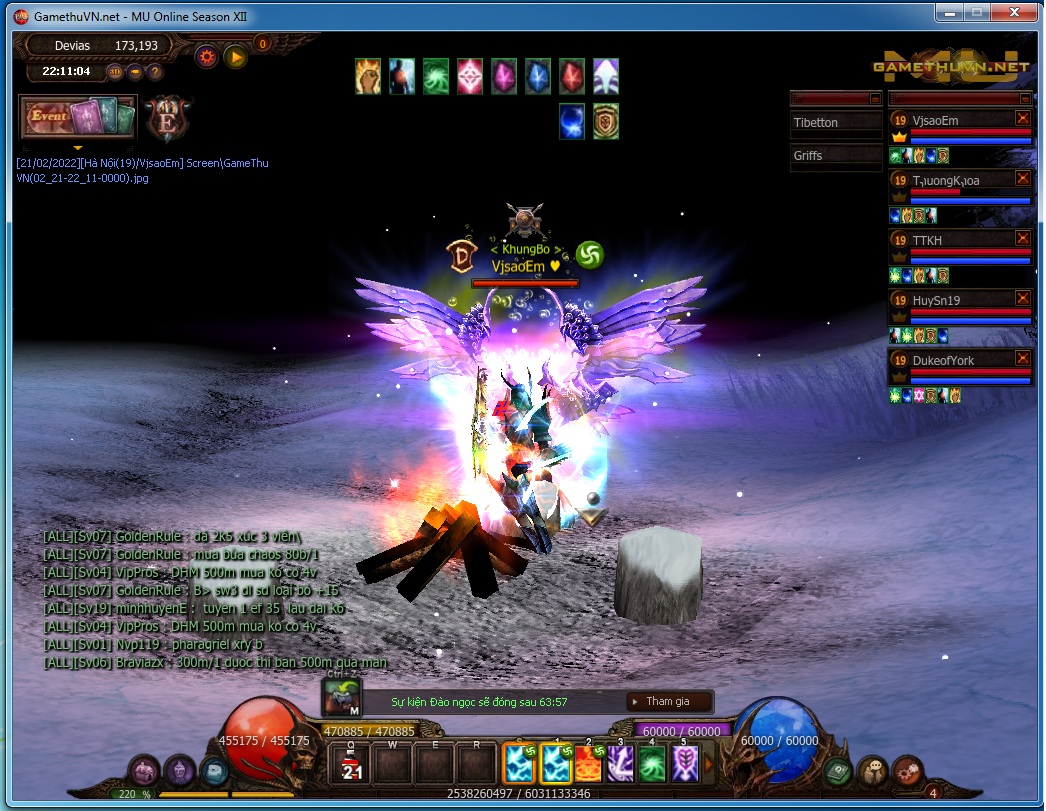The height and width of the screenshot is (811, 1046).
Task: Click the yellow play arrow button
Action: (236, 57)
